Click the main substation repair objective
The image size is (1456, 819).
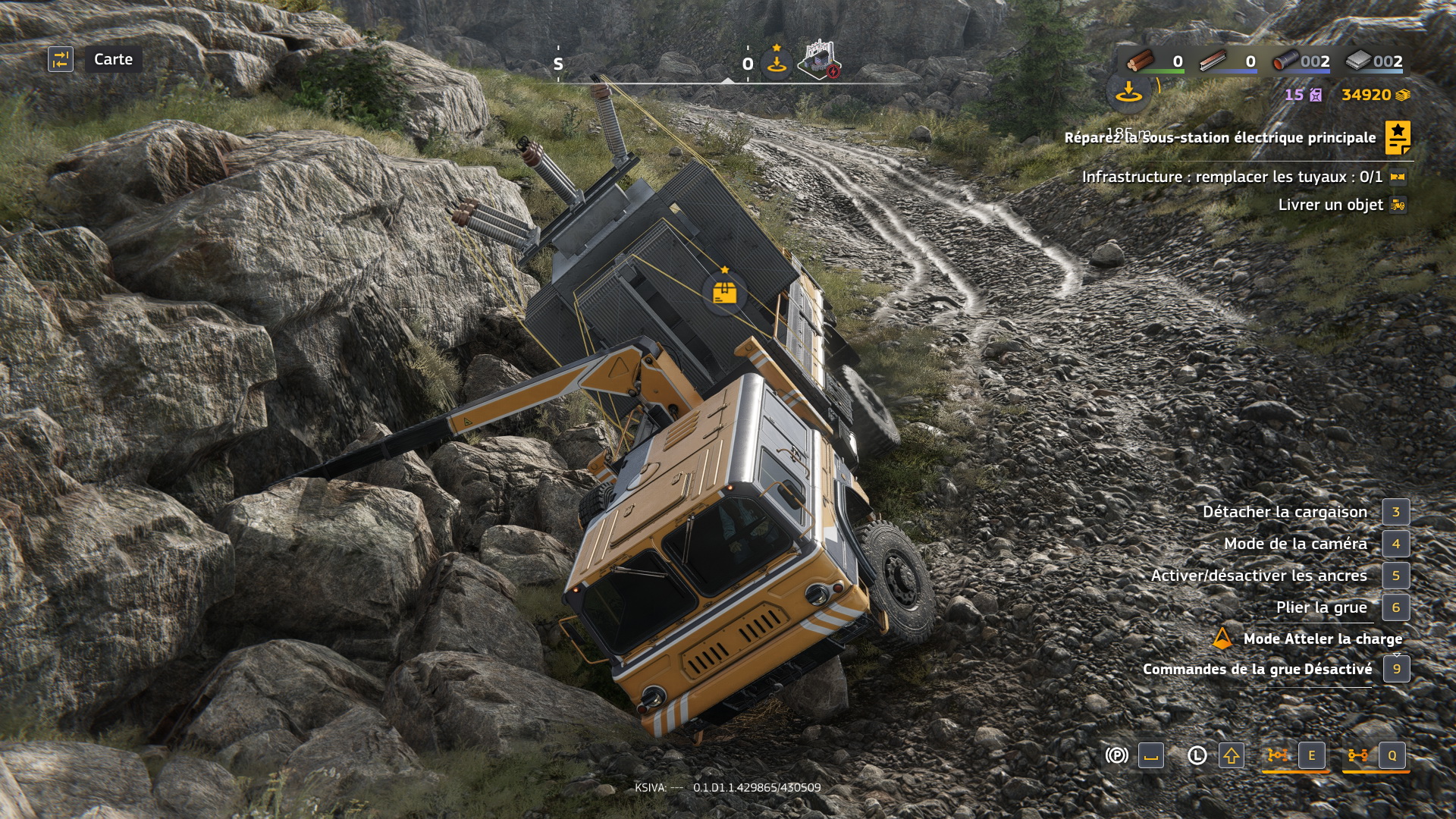(x=1219, y=137)
